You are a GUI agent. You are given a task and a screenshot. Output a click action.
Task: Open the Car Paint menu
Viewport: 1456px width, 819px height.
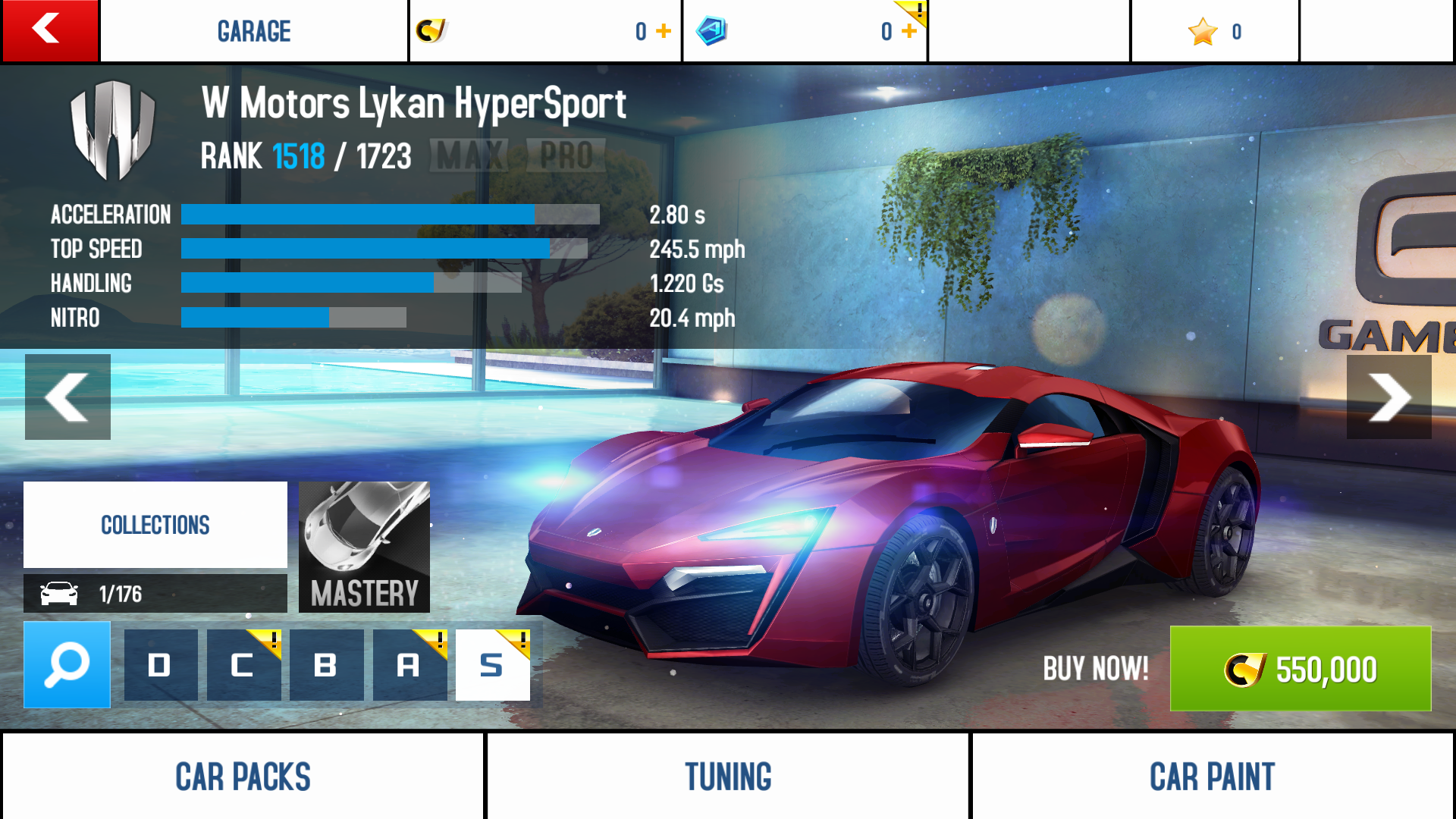[x=1212, y=777]
